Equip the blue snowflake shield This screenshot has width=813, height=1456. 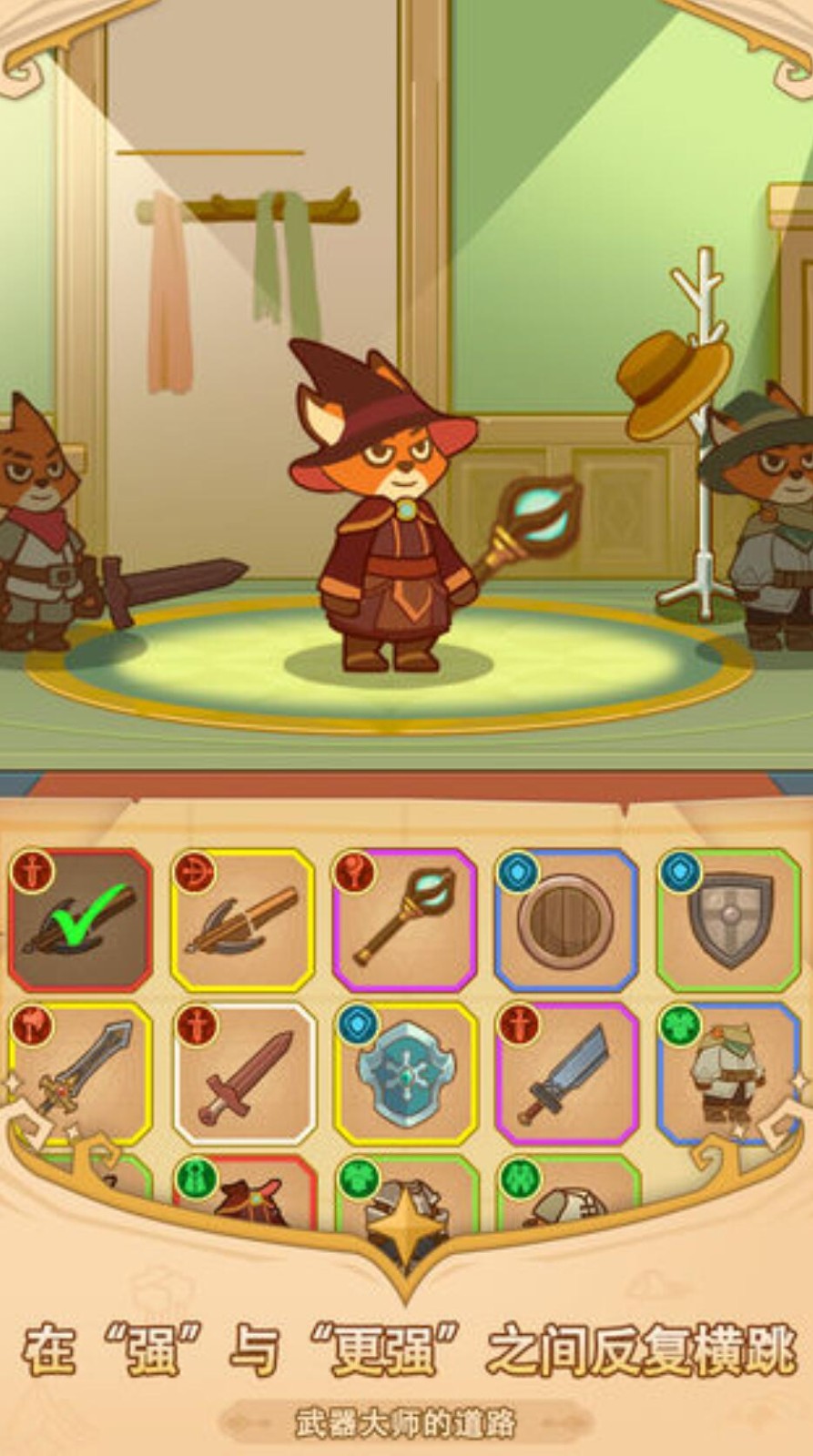click(x=405, y=1074)
